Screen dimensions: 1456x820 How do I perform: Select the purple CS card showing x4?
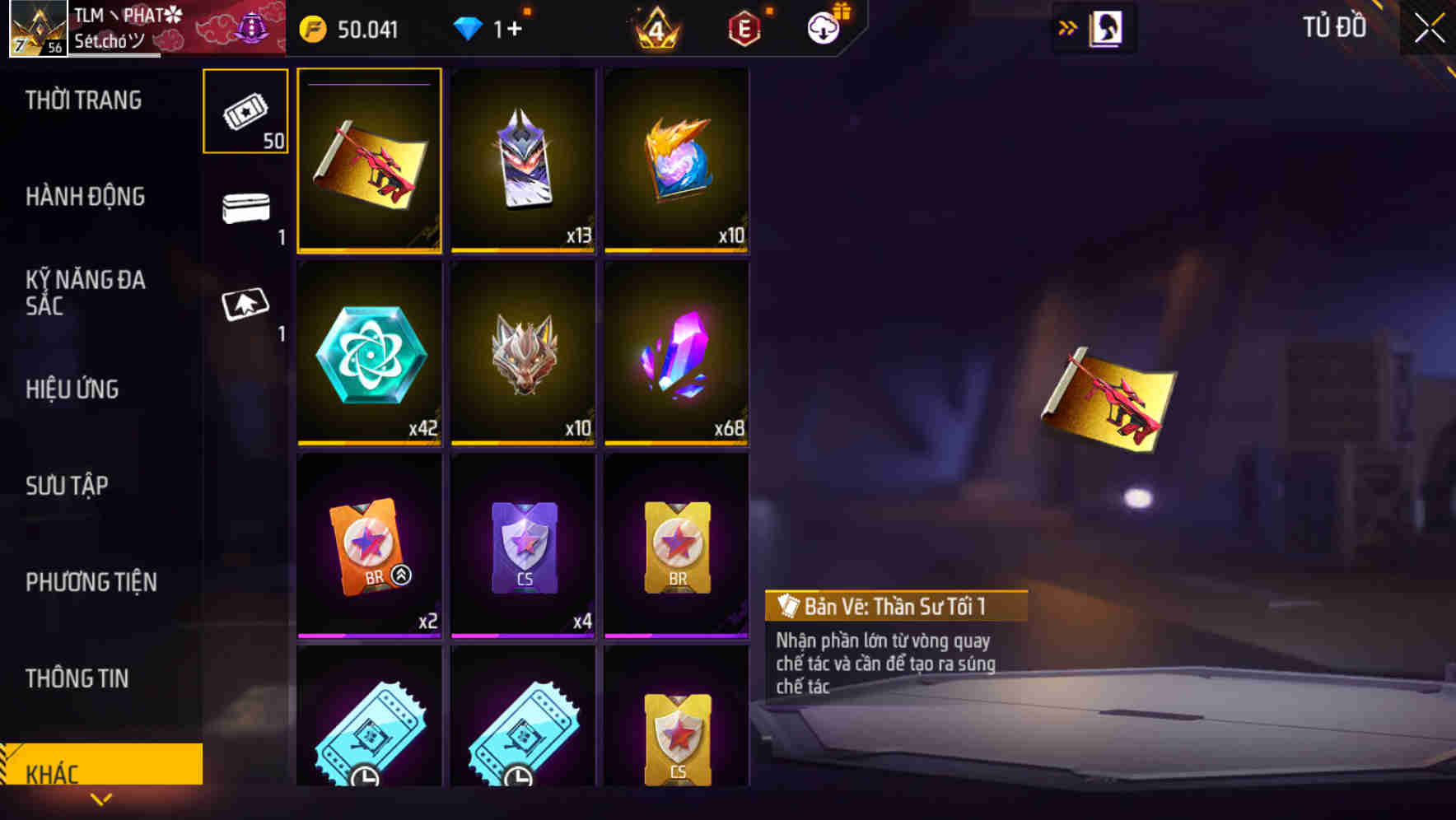tap(522, 543)
